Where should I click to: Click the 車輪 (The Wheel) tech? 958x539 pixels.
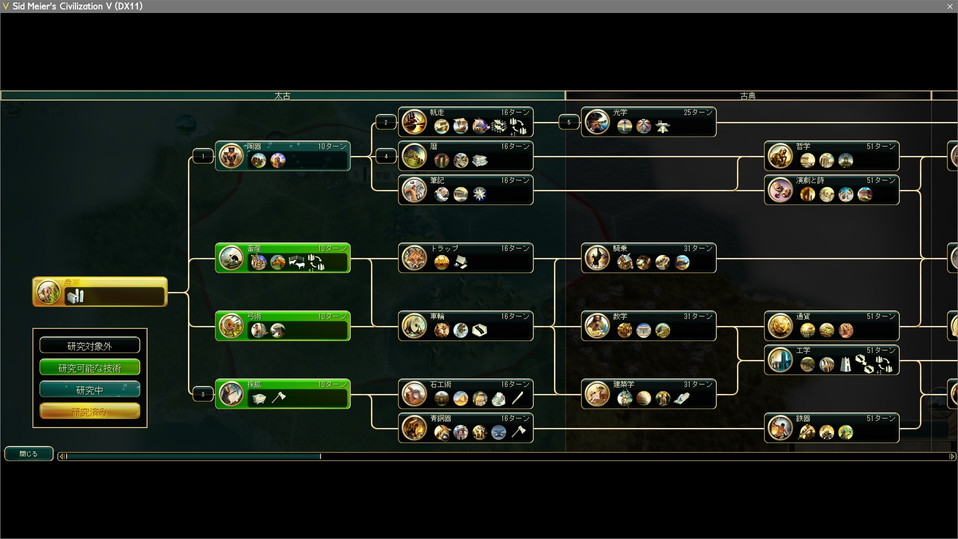(466, 326)
